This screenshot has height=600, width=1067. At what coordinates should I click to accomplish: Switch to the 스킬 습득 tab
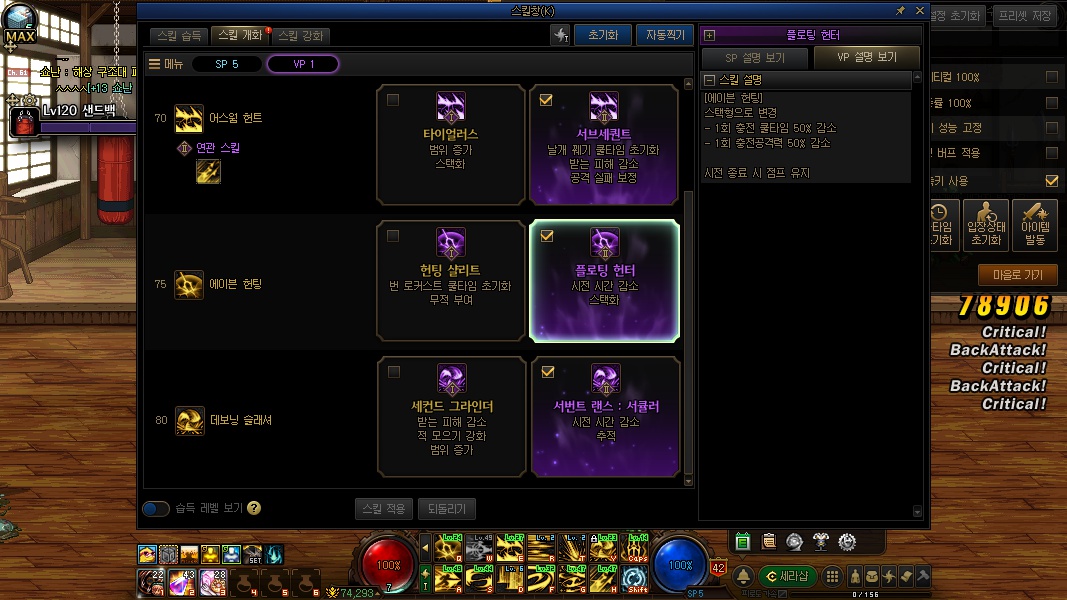click(180, 35)
